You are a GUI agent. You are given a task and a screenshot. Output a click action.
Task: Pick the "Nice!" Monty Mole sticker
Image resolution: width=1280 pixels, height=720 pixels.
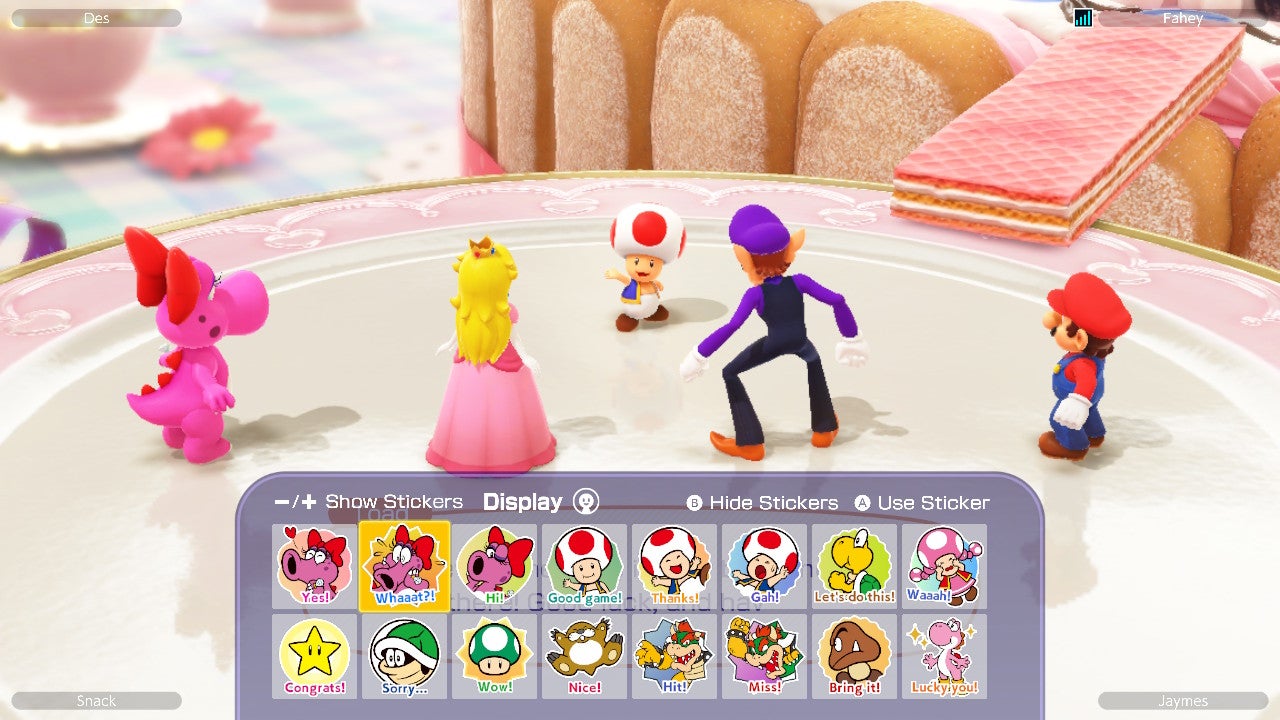point(584,655)
